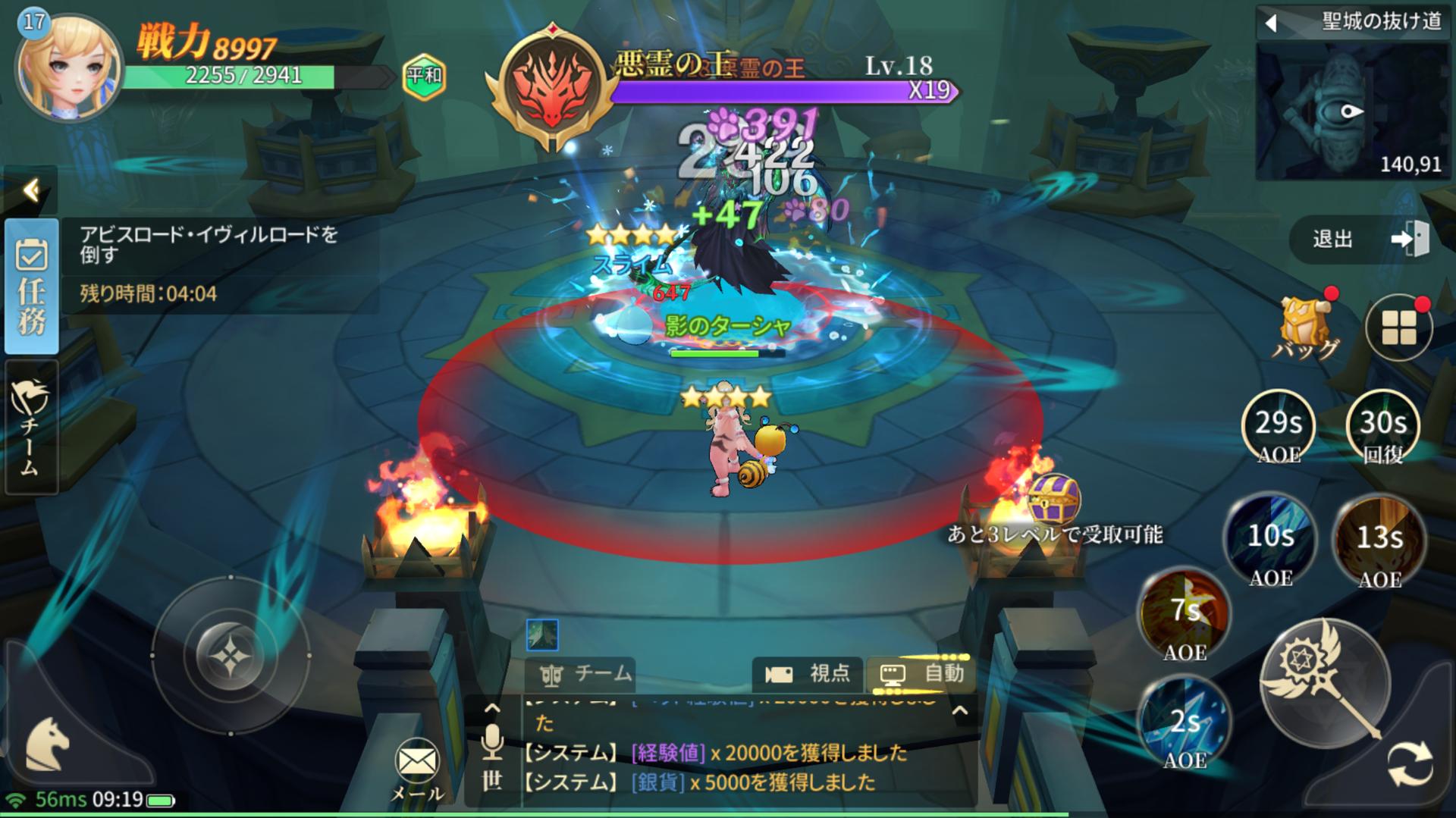The image size is (1456, 818).
Task: Tap the basic staff attack button
Action: coord(1325,682)
